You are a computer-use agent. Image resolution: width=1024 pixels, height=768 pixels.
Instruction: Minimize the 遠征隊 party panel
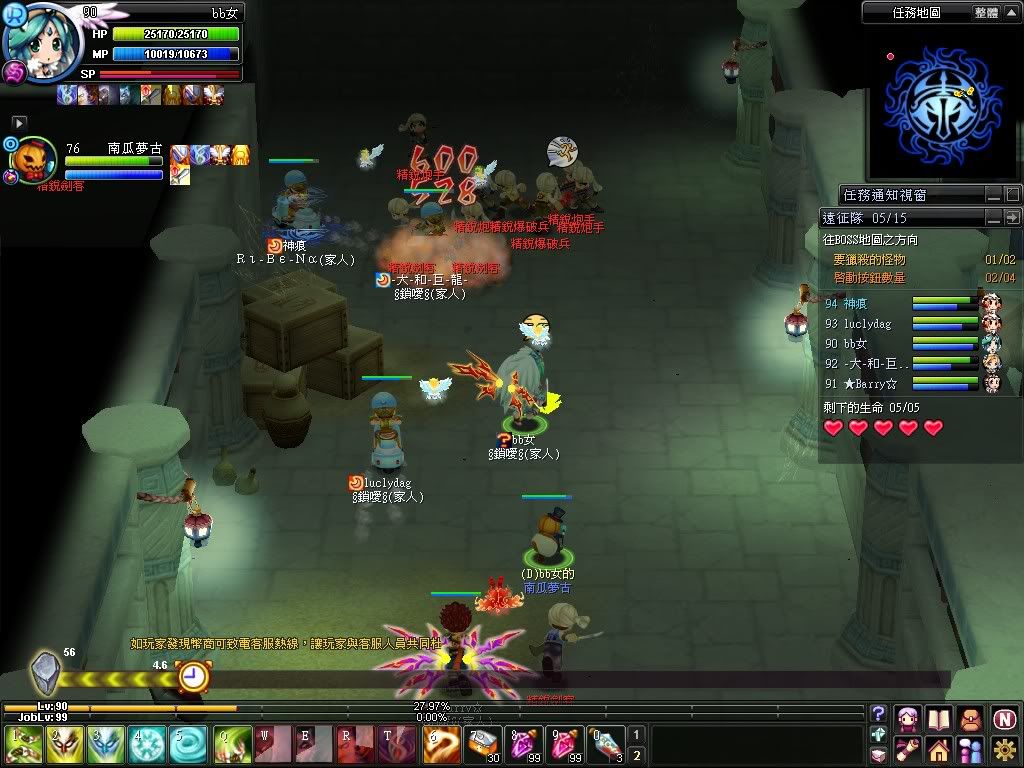coord(993,217)
